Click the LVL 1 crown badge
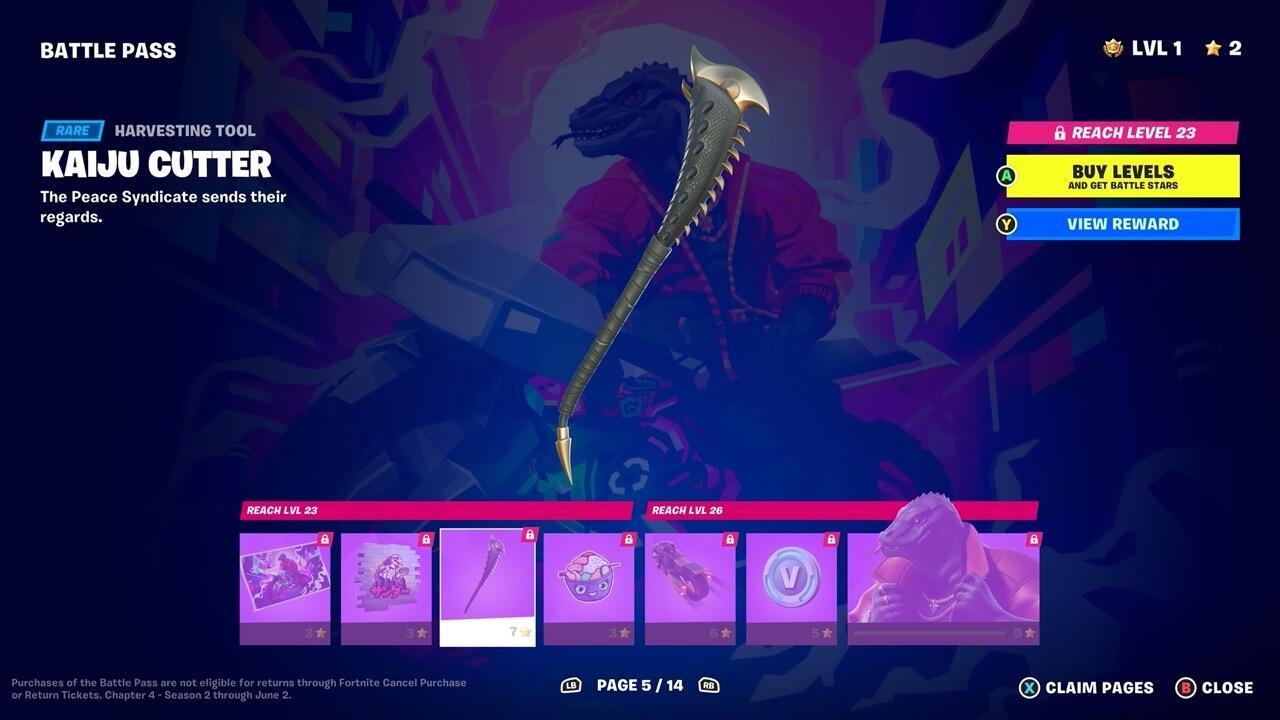Image resolution: width=1280 pixels, height=720 pixels. point(1113,47)
